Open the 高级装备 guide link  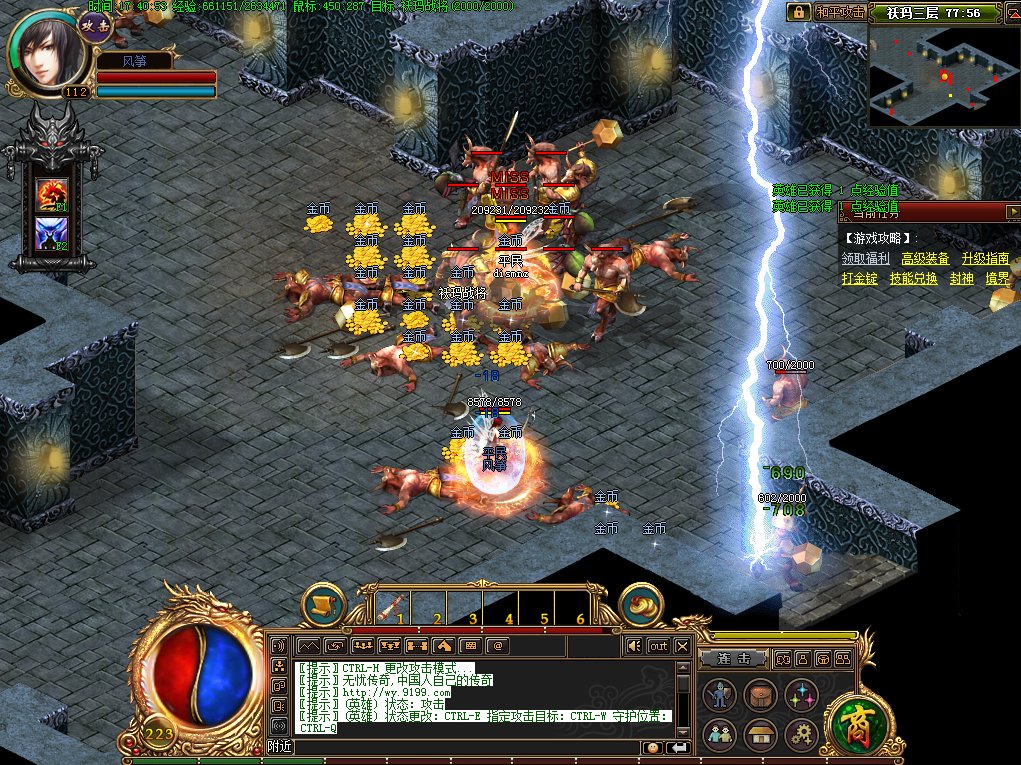pos(925,258)
